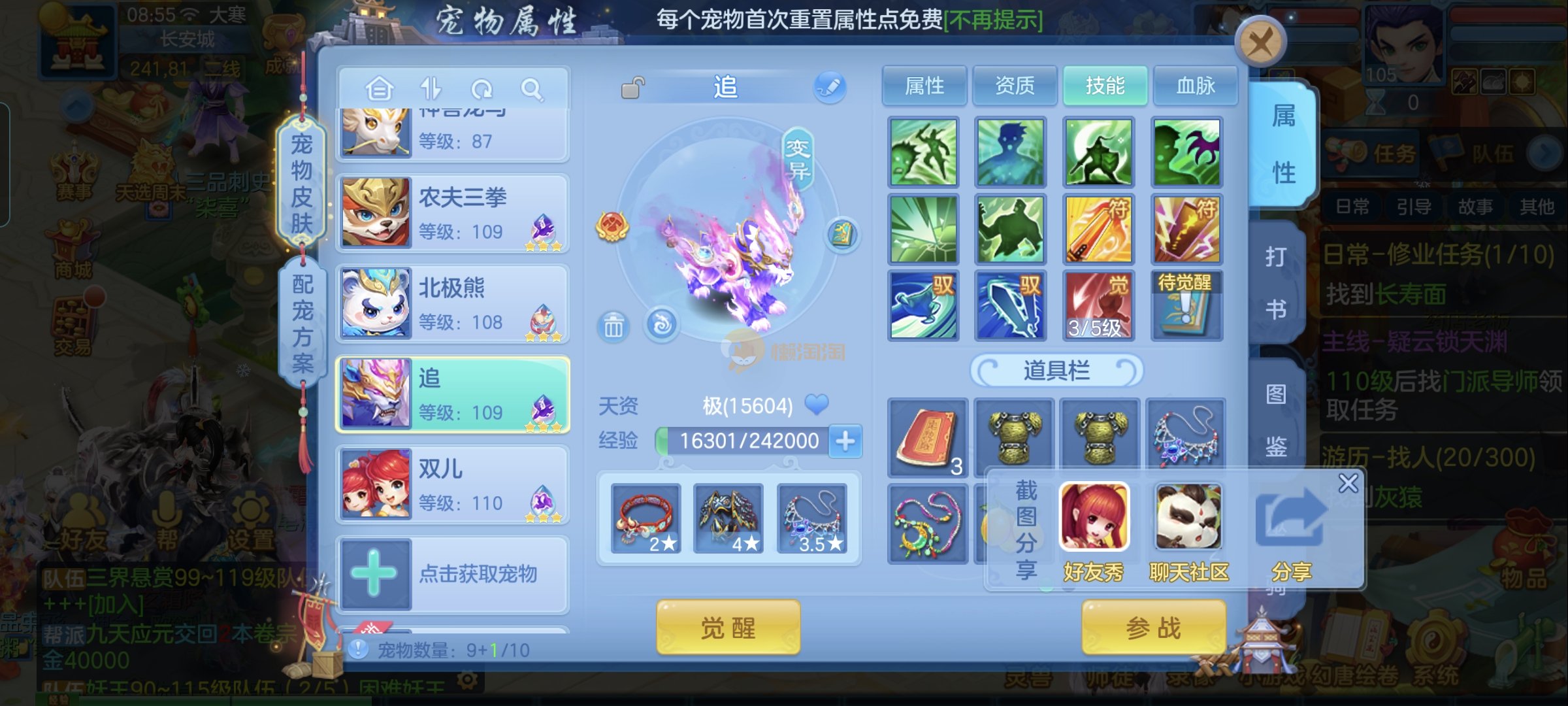Click the yellow 觉醒 button

[728, 628]
